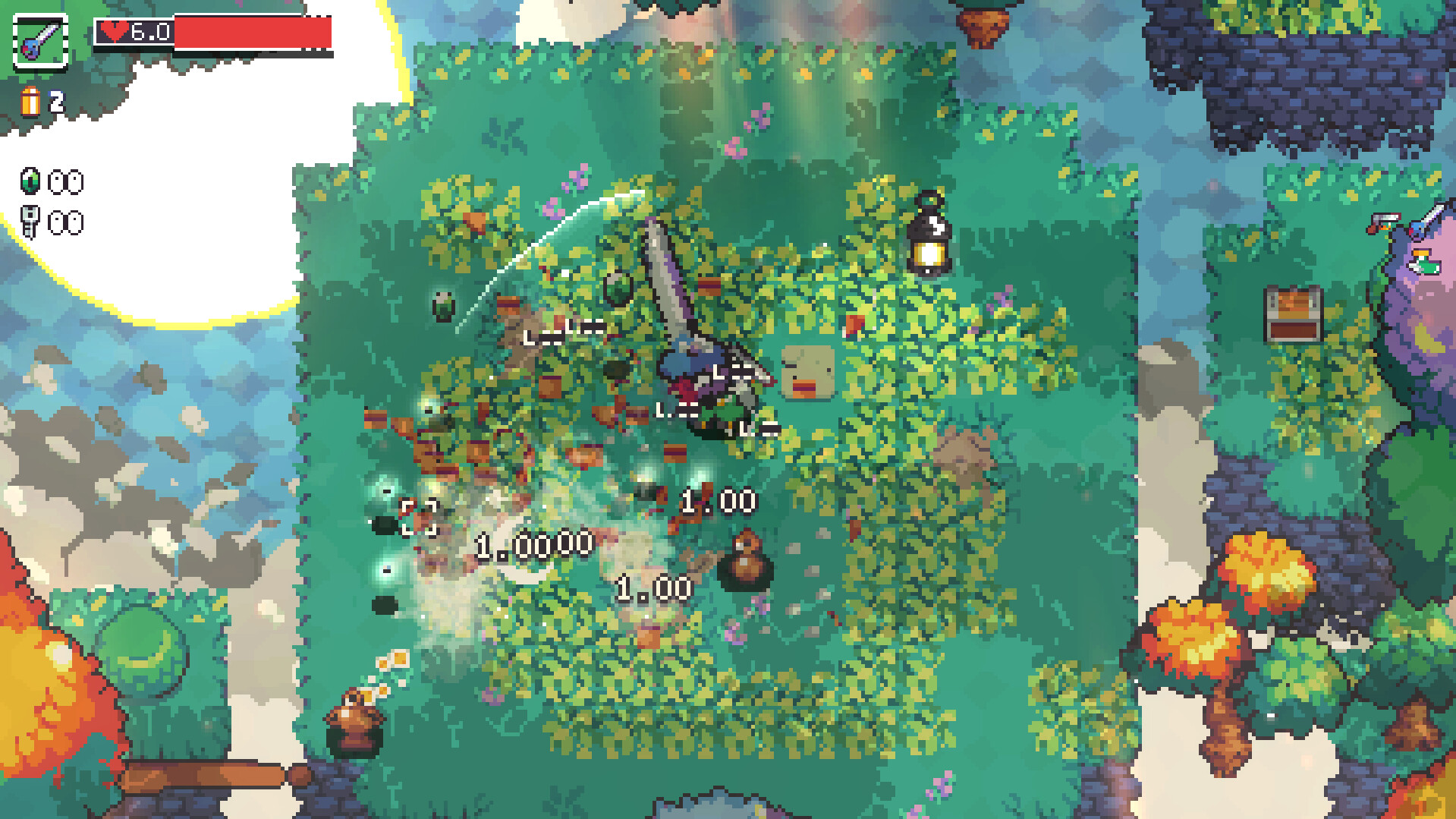
Task: Open the treasure chest on the right
Action: [x=1294, y=314]
